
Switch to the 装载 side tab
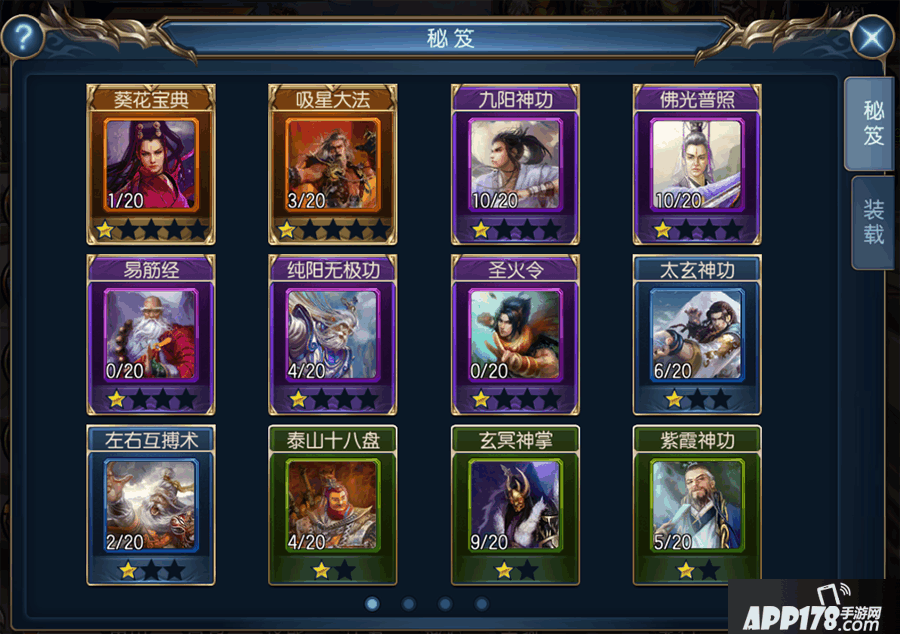[873, 222]
